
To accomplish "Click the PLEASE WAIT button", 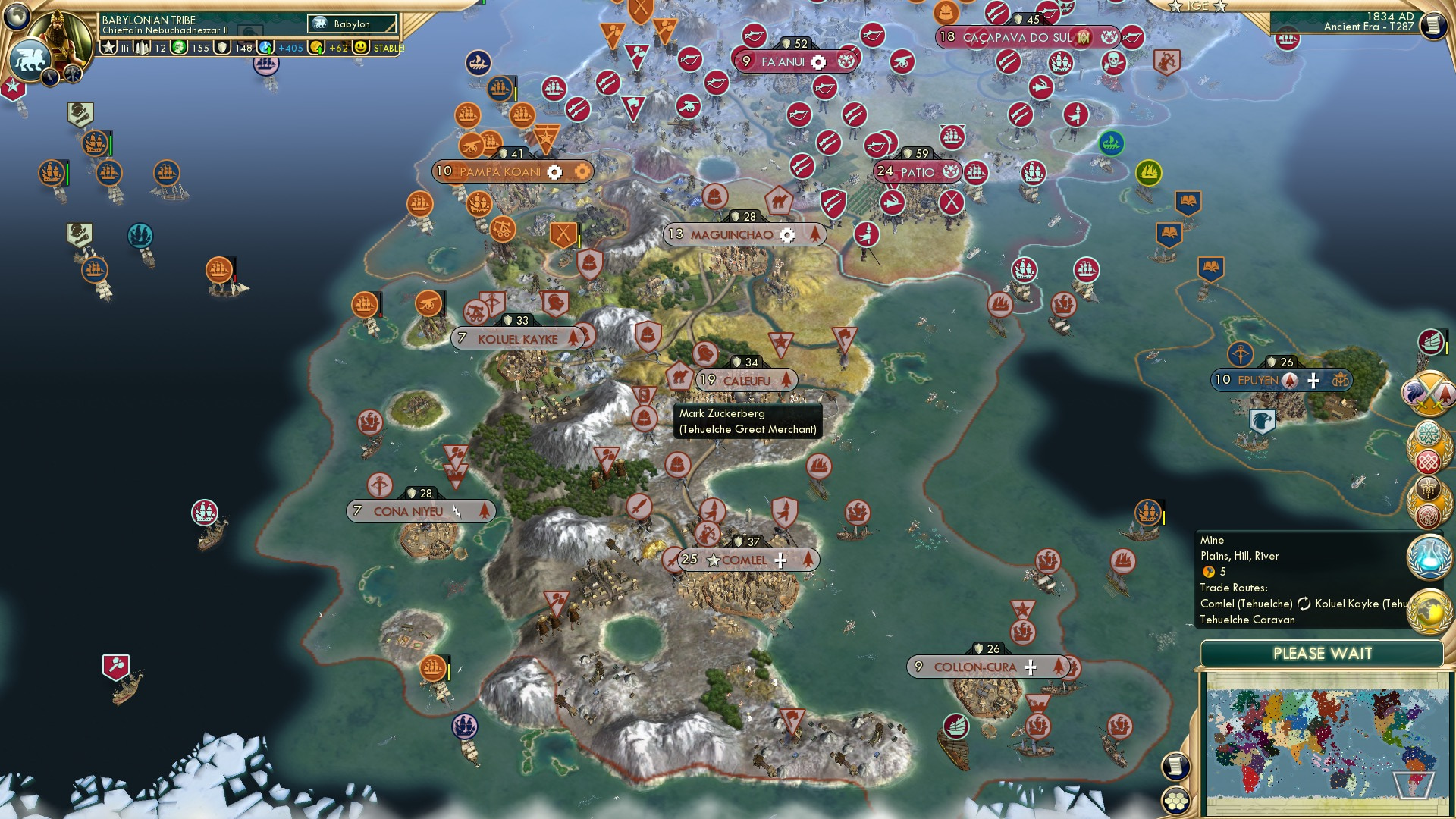I will [x=1323, y=653].
